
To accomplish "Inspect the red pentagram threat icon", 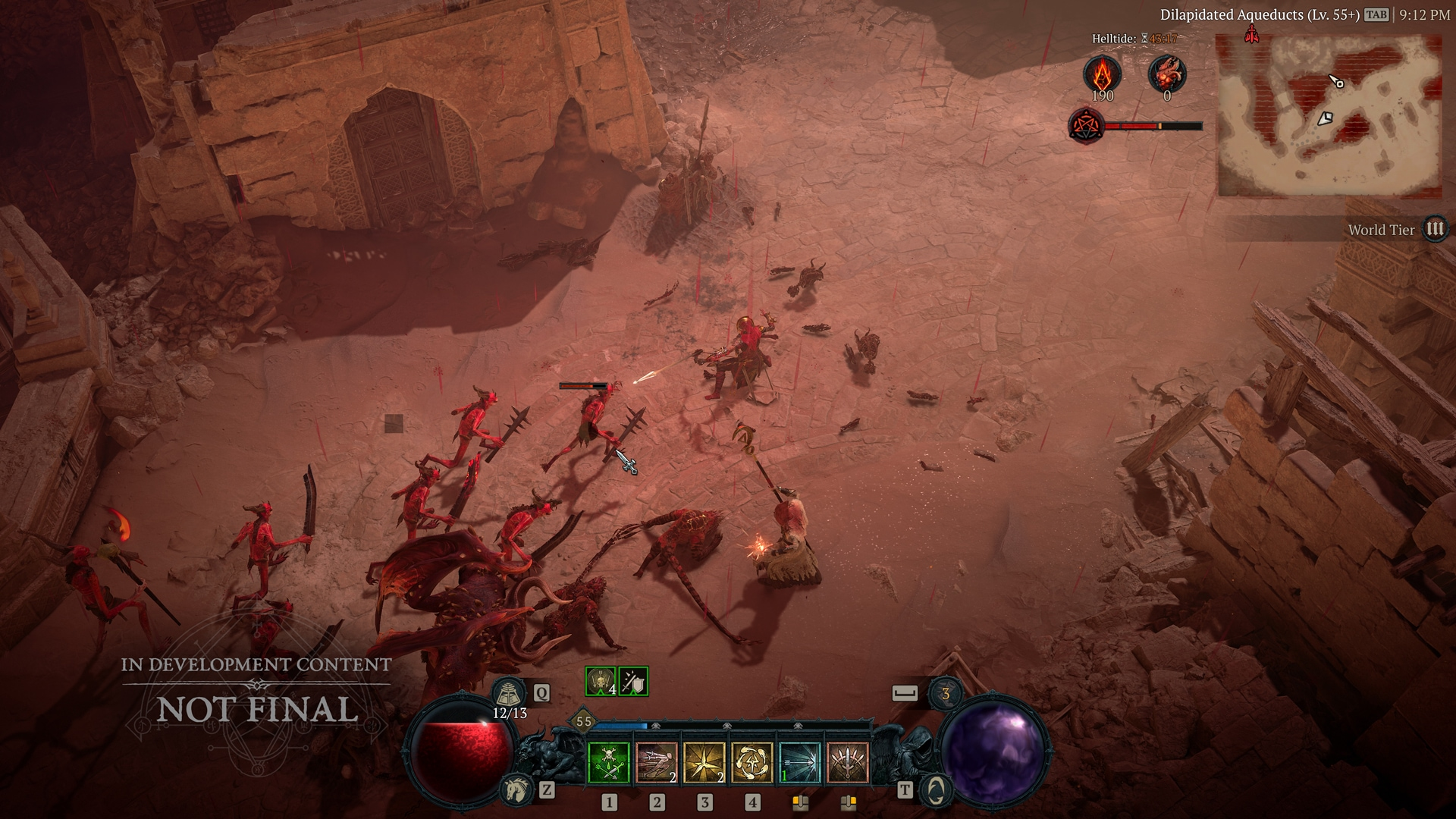I will pos(1085,126).
